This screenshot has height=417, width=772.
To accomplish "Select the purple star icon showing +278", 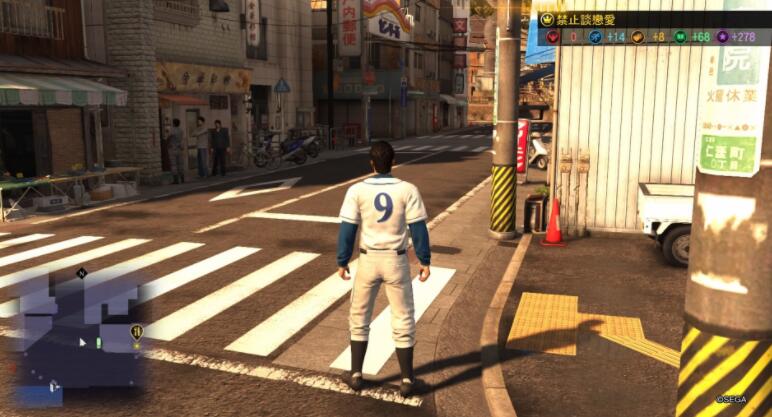I will pyautogui.click(x=721, y=37).
